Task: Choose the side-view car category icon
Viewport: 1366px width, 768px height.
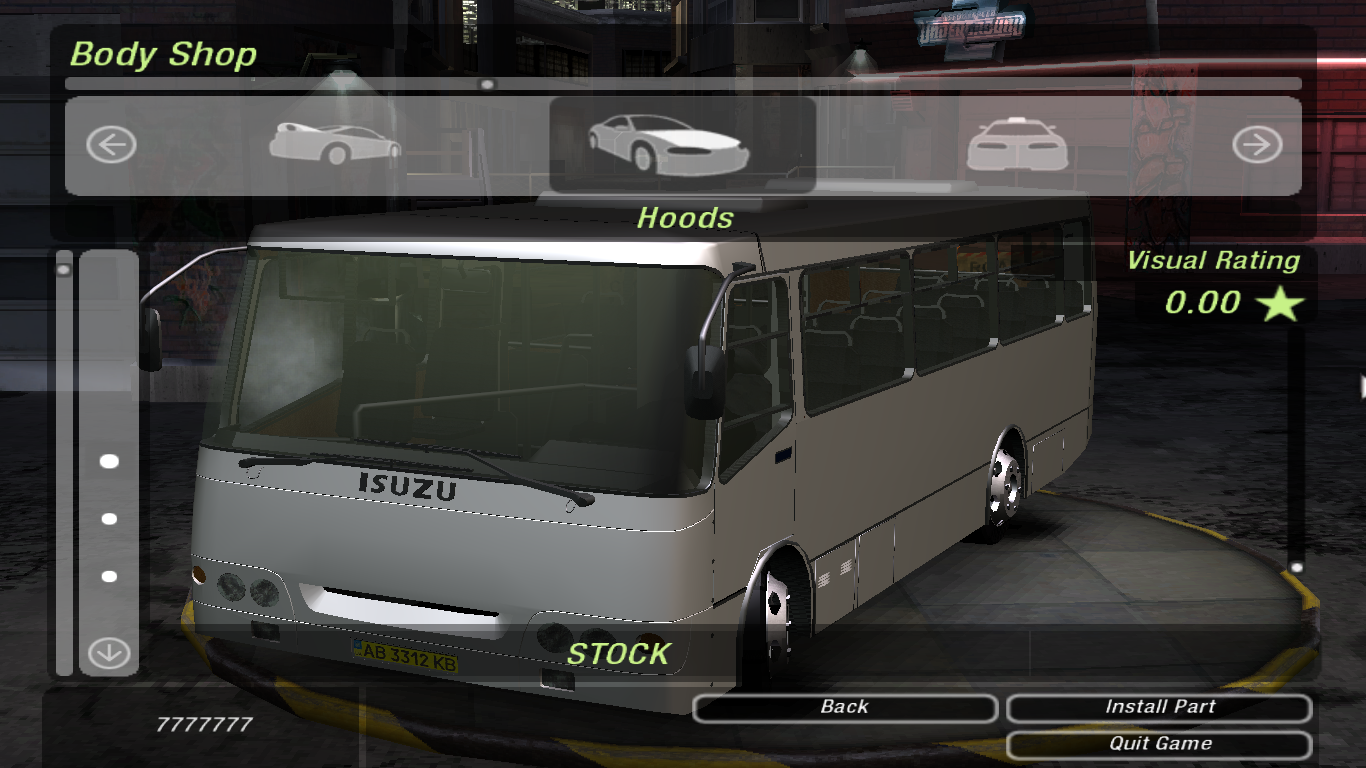Action: coord(335,144)
